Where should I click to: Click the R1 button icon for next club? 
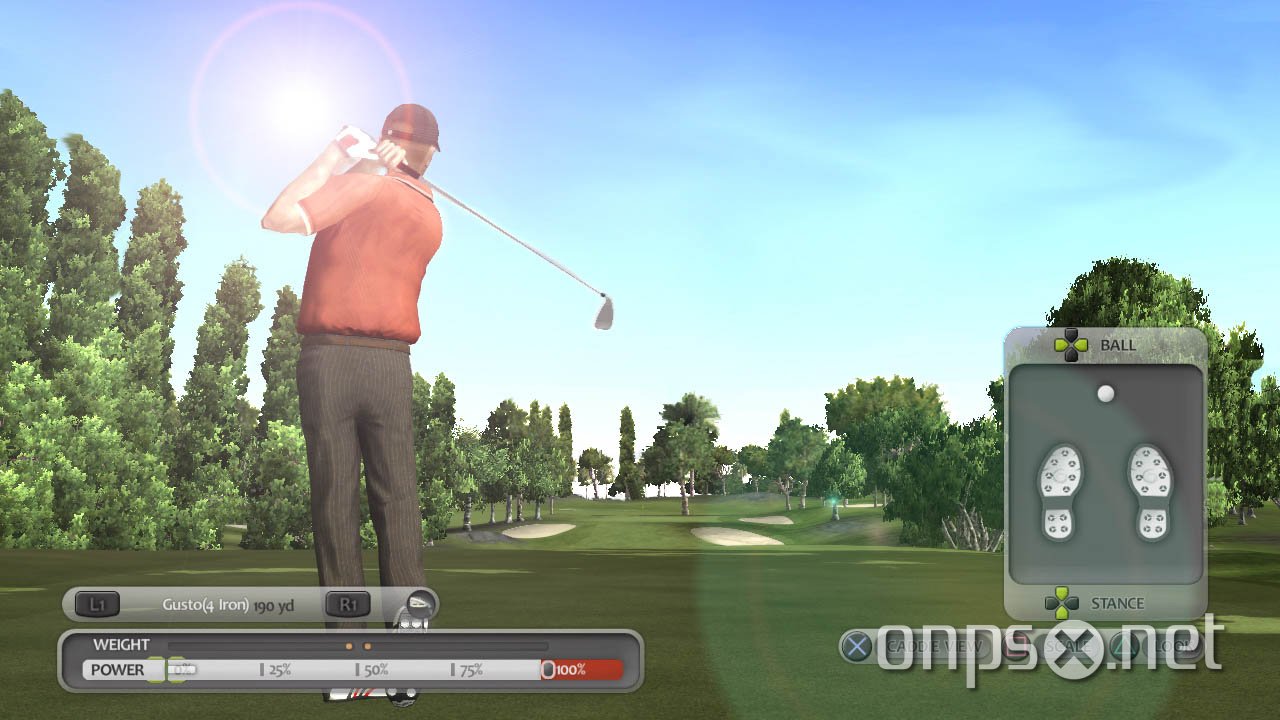pos(349,604)
